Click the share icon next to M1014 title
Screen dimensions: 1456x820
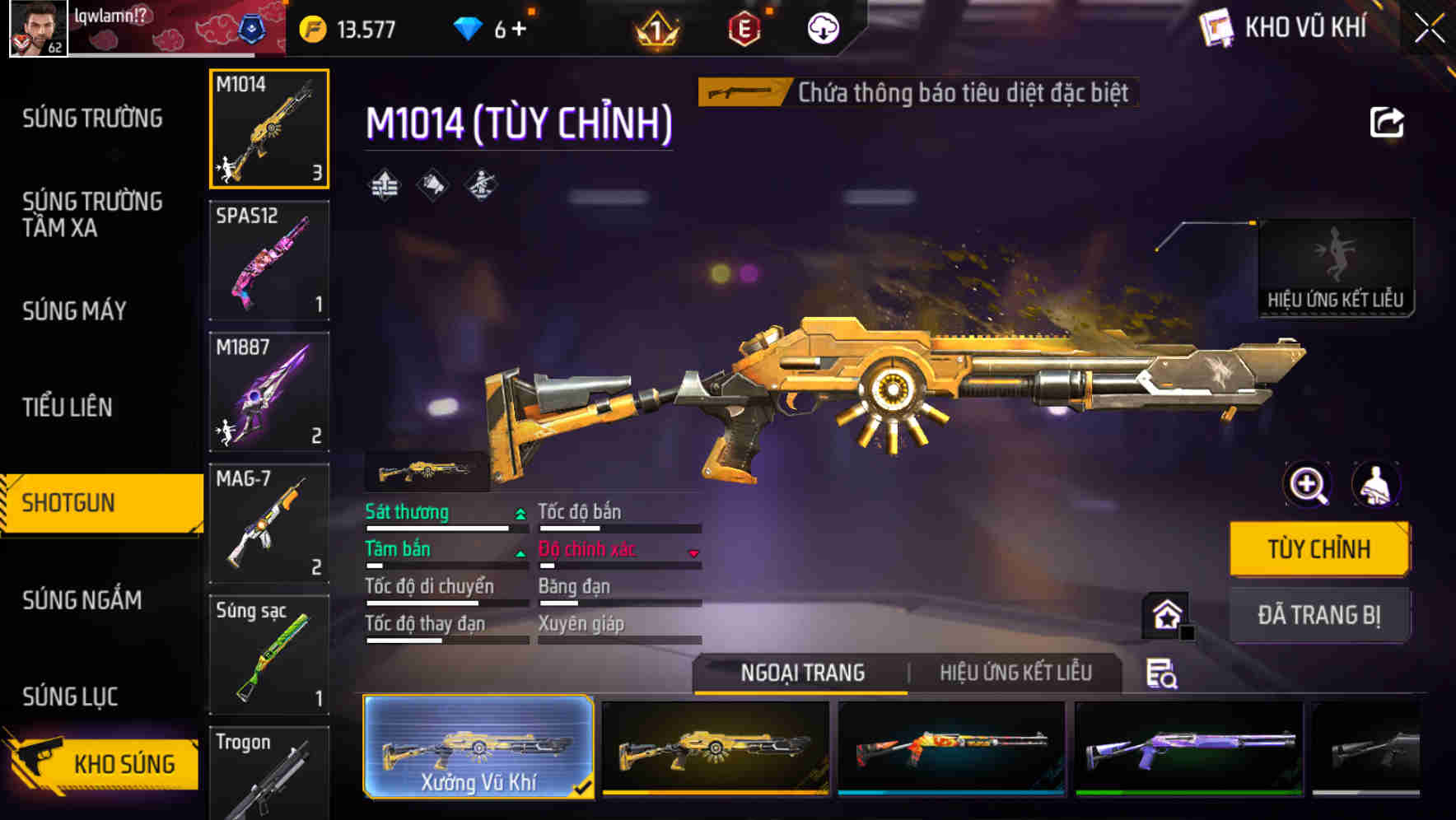(x=1387, y=122)
